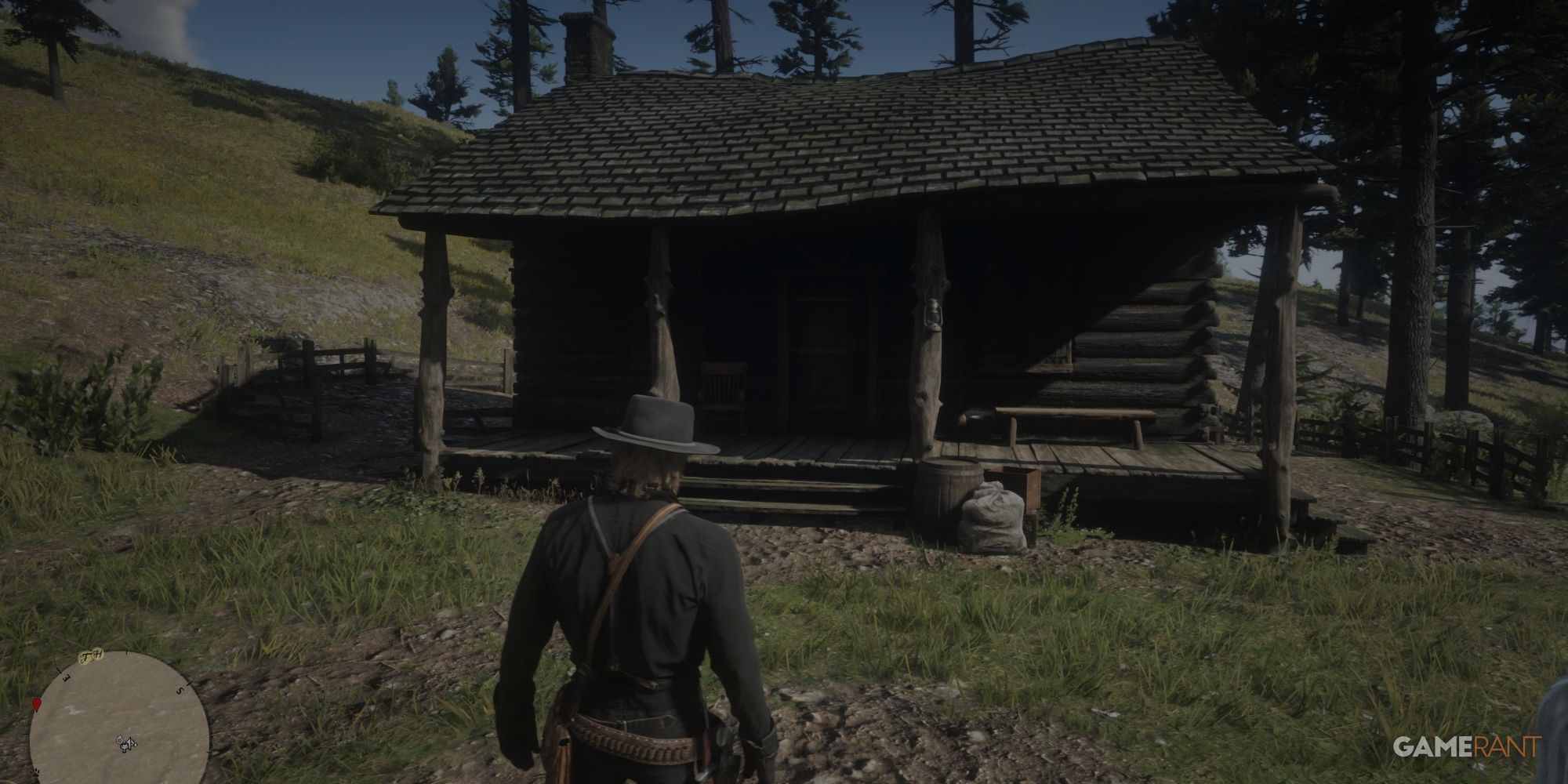Select the player arrow icon on the minimap

(x=130, y=743)
